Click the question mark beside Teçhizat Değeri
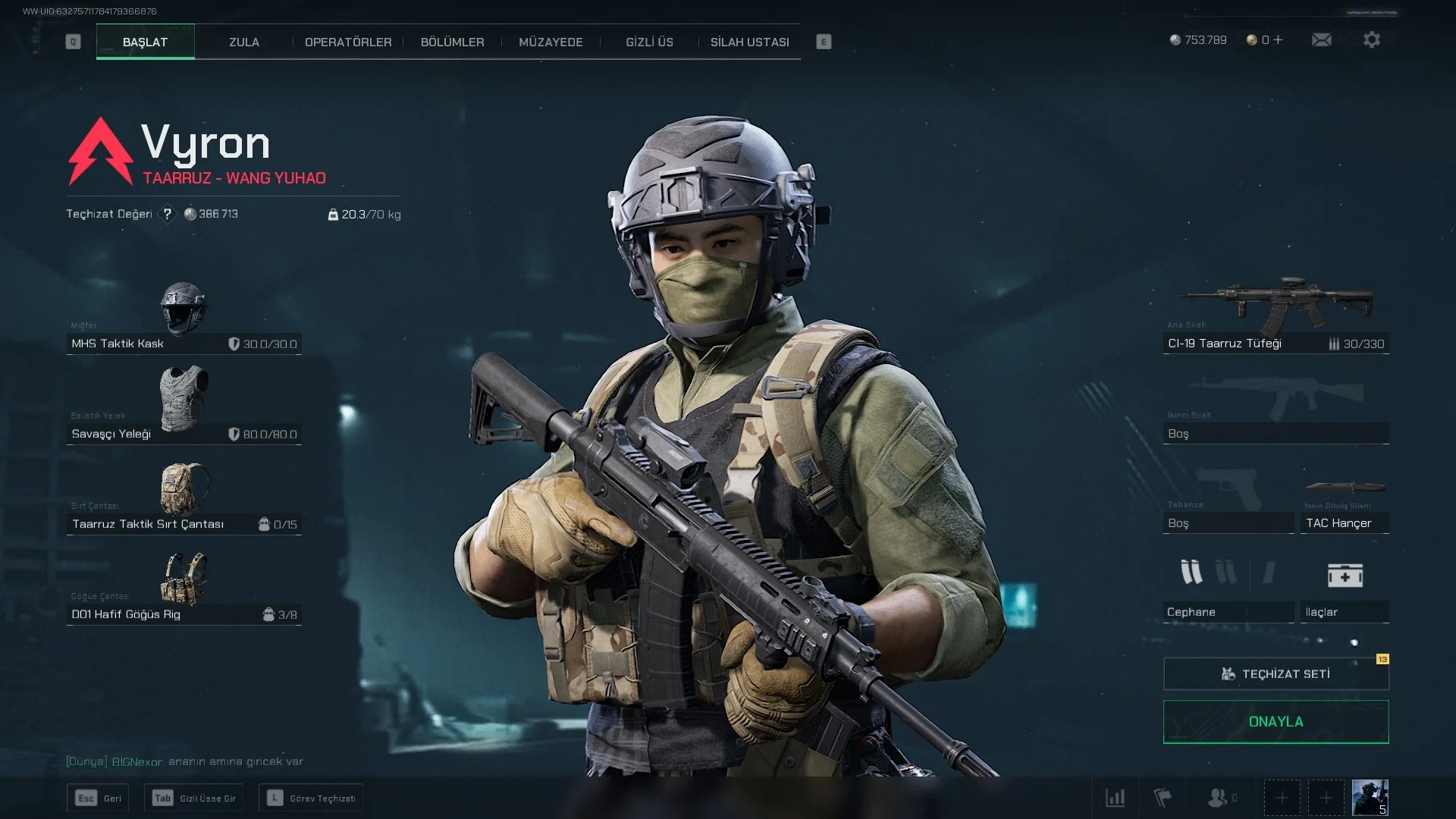 [x=168, y=215]
